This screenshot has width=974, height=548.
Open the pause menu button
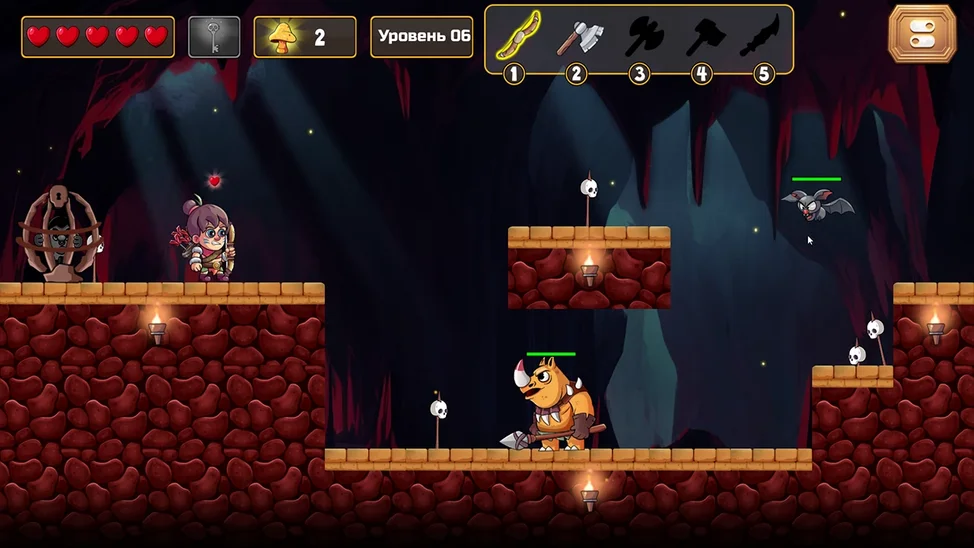pyautogui.click(x=922, y=33)
